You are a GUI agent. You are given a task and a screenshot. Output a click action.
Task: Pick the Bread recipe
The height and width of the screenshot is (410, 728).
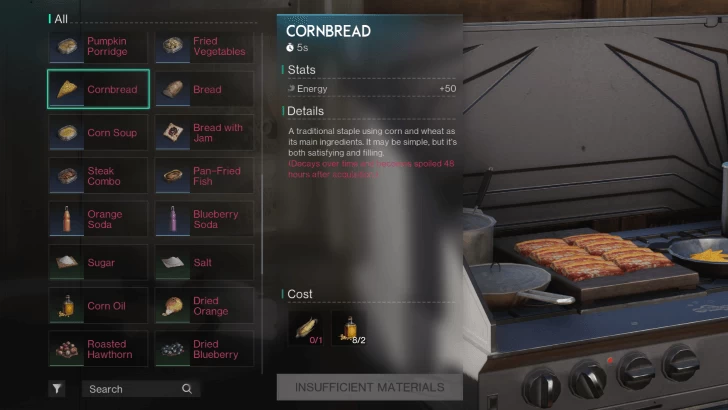point(204,89)
